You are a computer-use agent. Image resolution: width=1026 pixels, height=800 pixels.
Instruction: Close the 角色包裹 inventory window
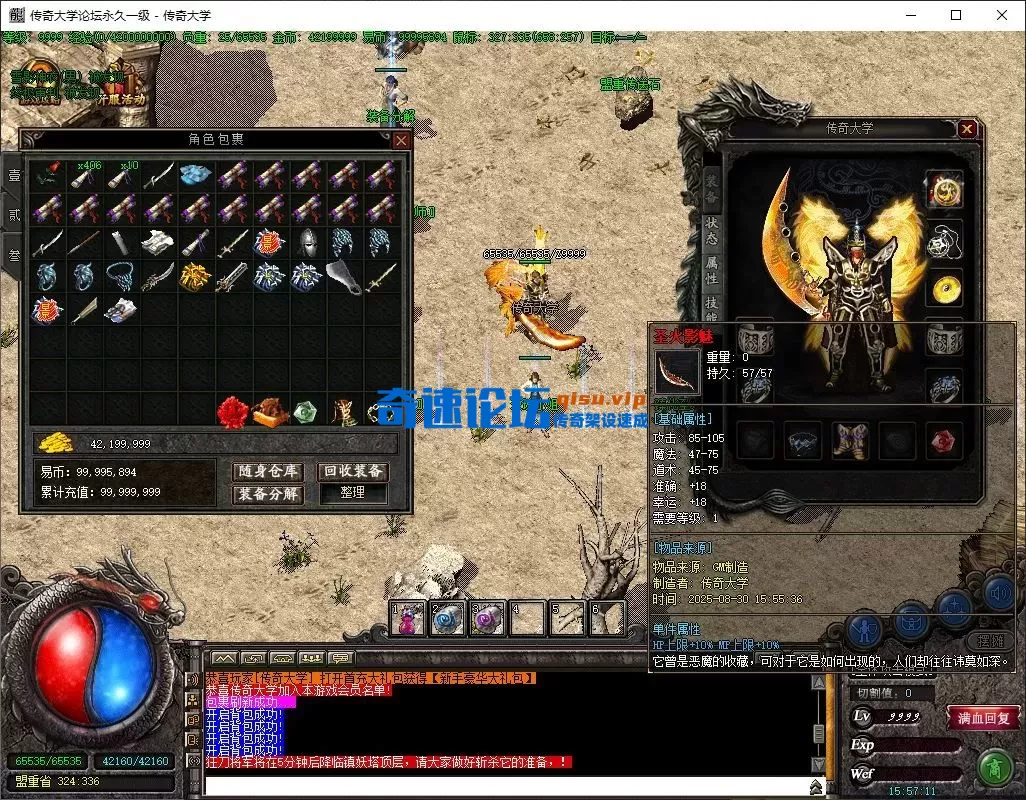coord(400,141)
